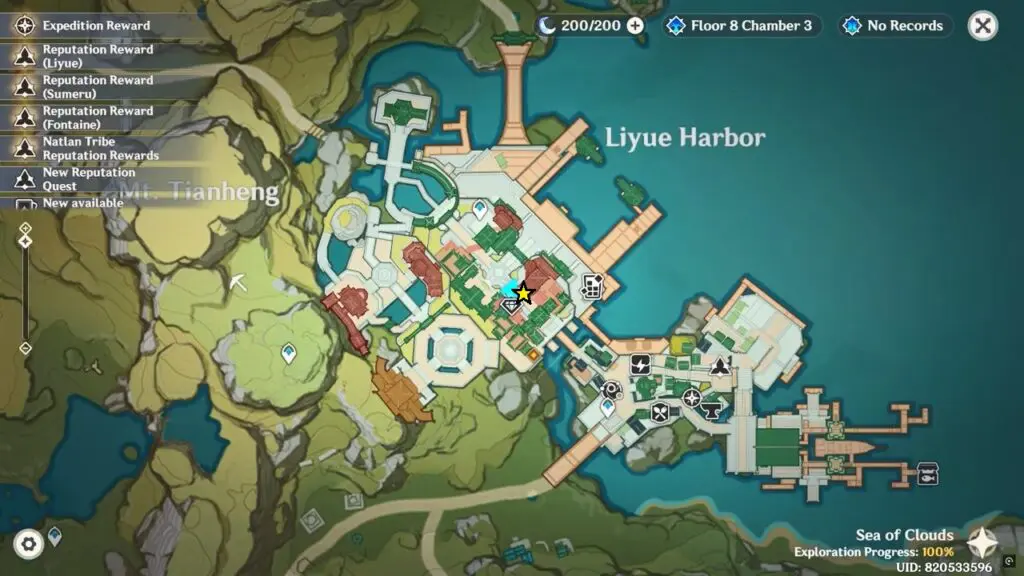This screenshot has height=576, width=1024.
Task: Close the map screen
Action: coord(983,26)
